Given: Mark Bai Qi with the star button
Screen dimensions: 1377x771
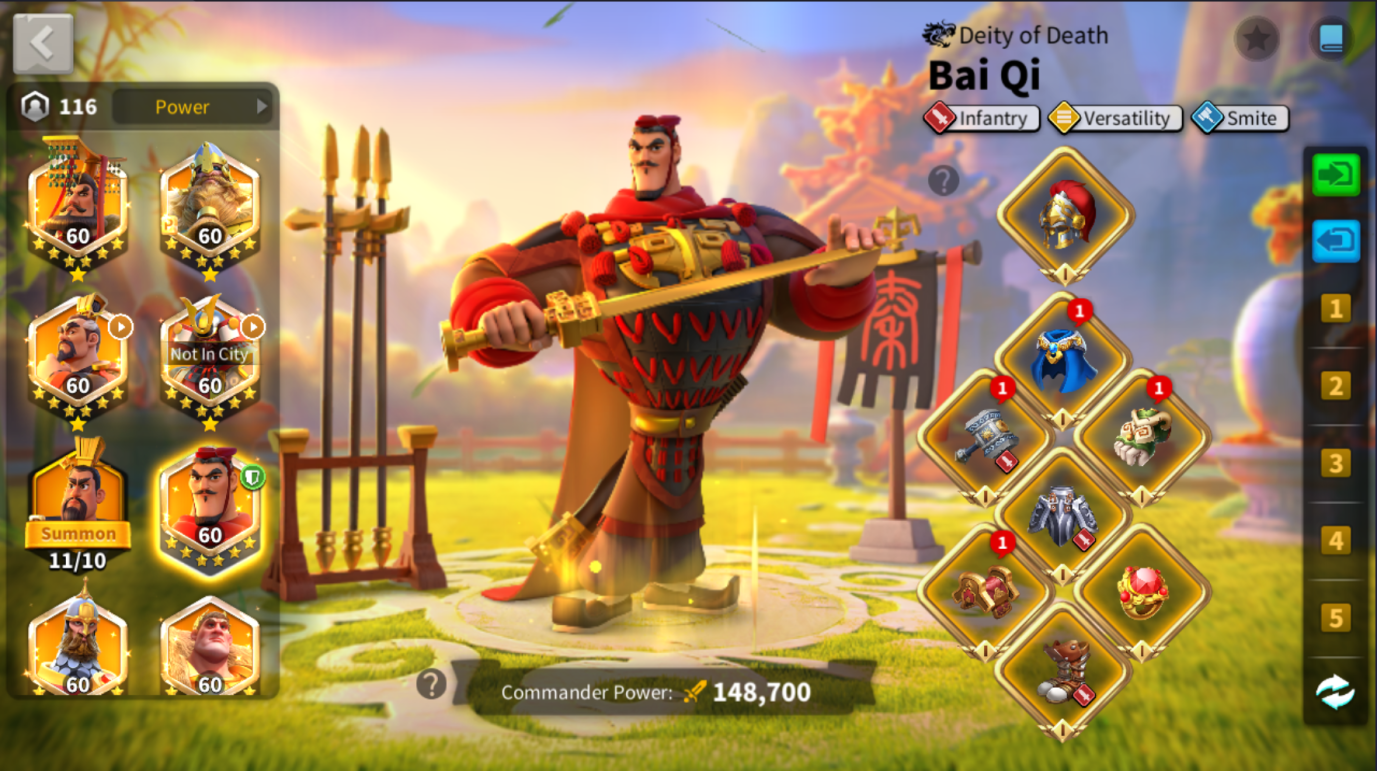Looking at the screenshot, I should [x=1257, y=39].
